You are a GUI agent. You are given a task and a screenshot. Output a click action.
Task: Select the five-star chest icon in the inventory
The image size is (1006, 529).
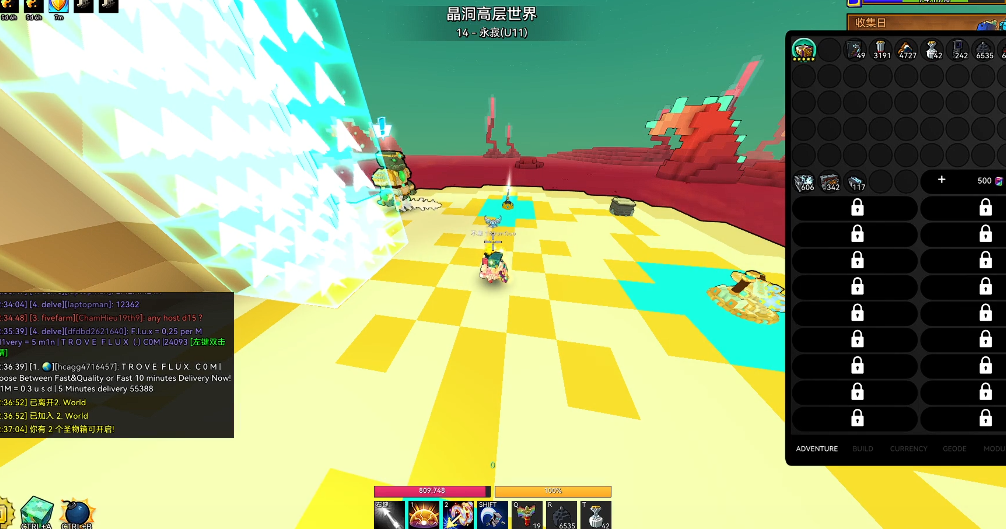(803, 49)
